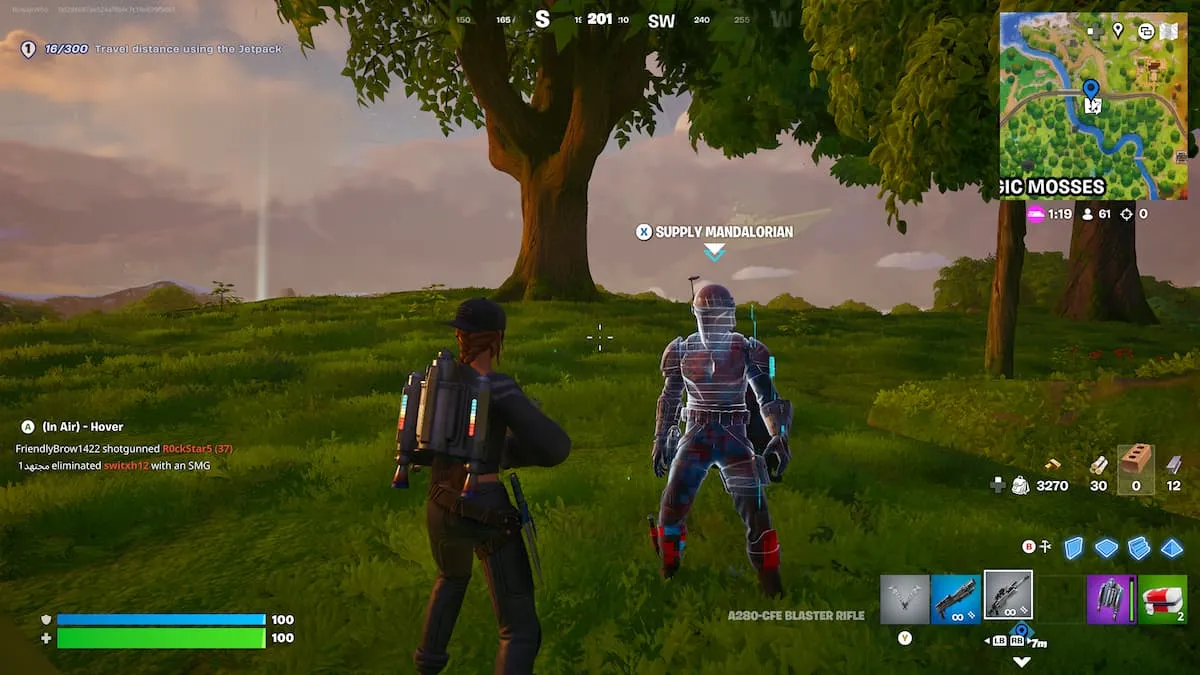Select the pickaxe hotbar slot
This screenshot has width=1200, height=675.
pos(904,598)
